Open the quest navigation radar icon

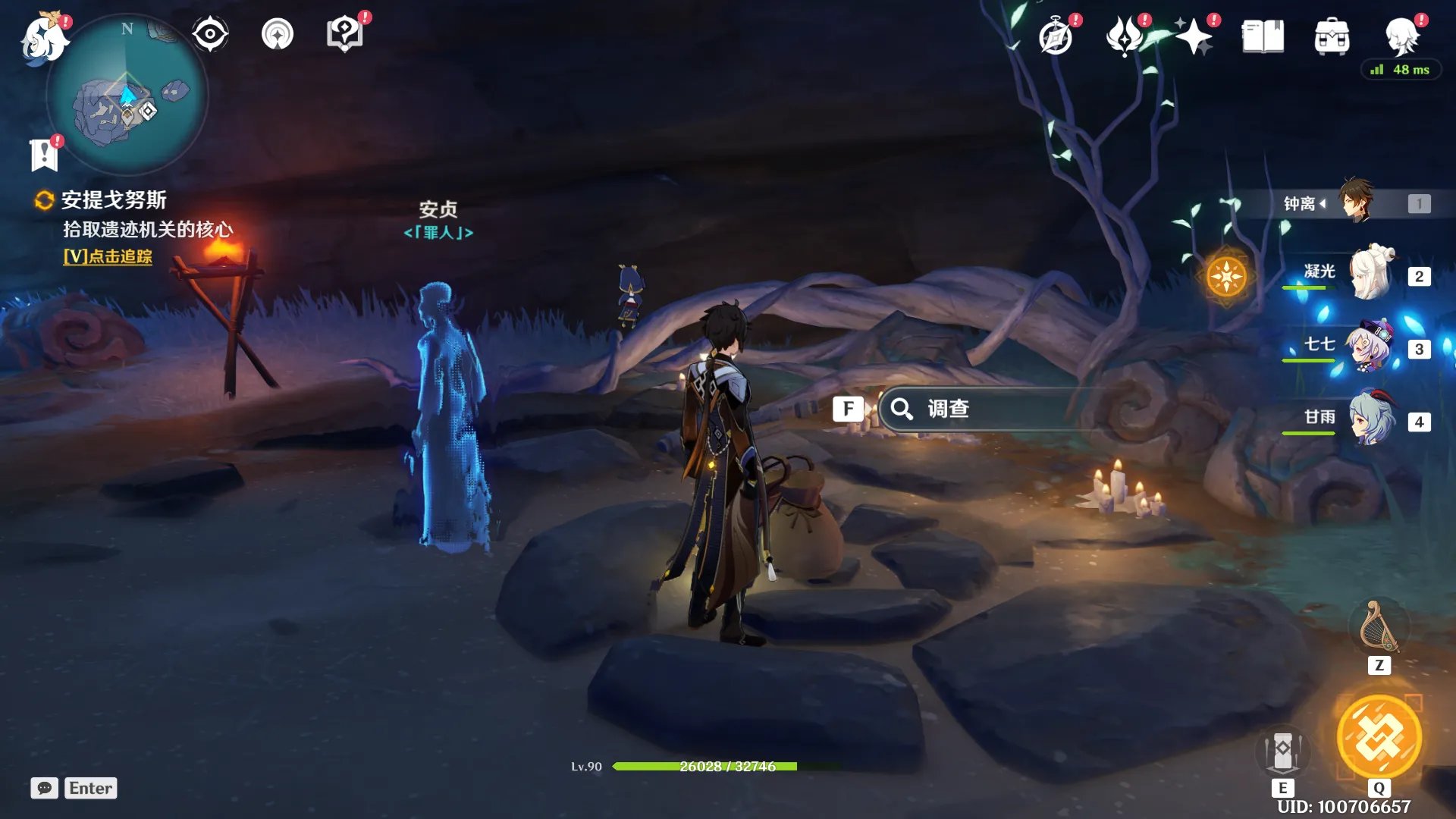click(x=277, y=34)
